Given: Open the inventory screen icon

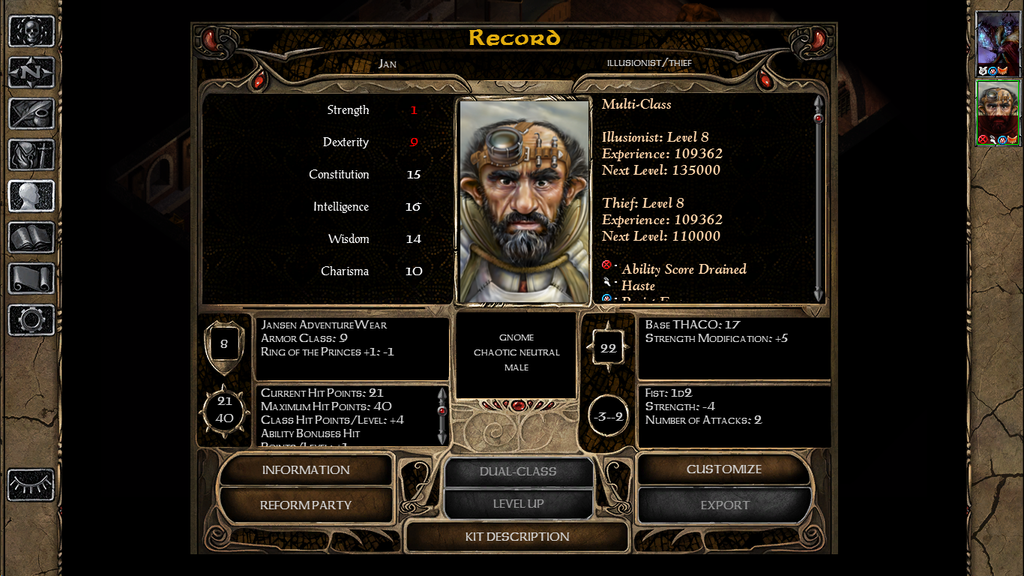Looking at the screenshot, I should click(31, 155).
